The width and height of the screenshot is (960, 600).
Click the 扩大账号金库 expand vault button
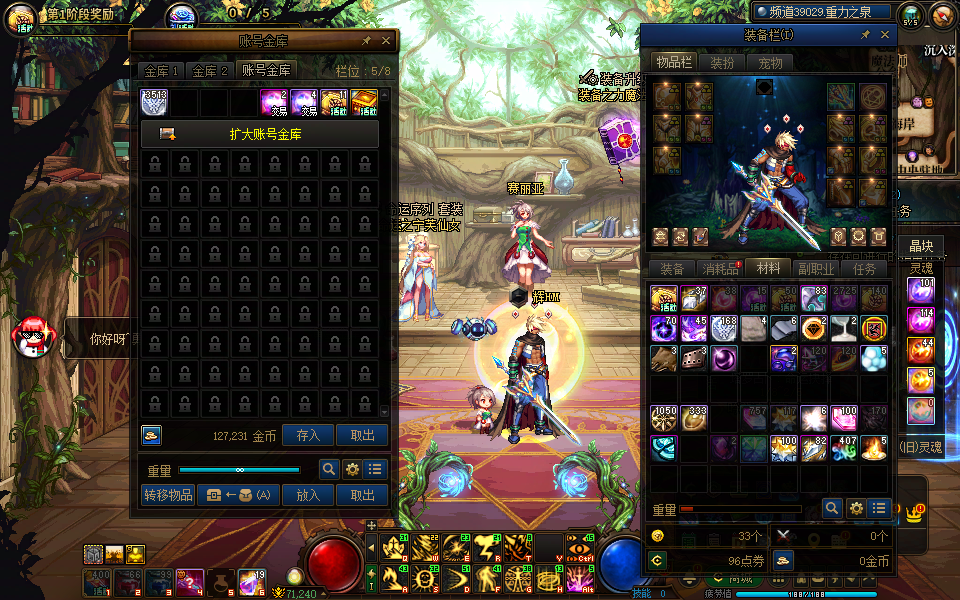click(260, 134)
